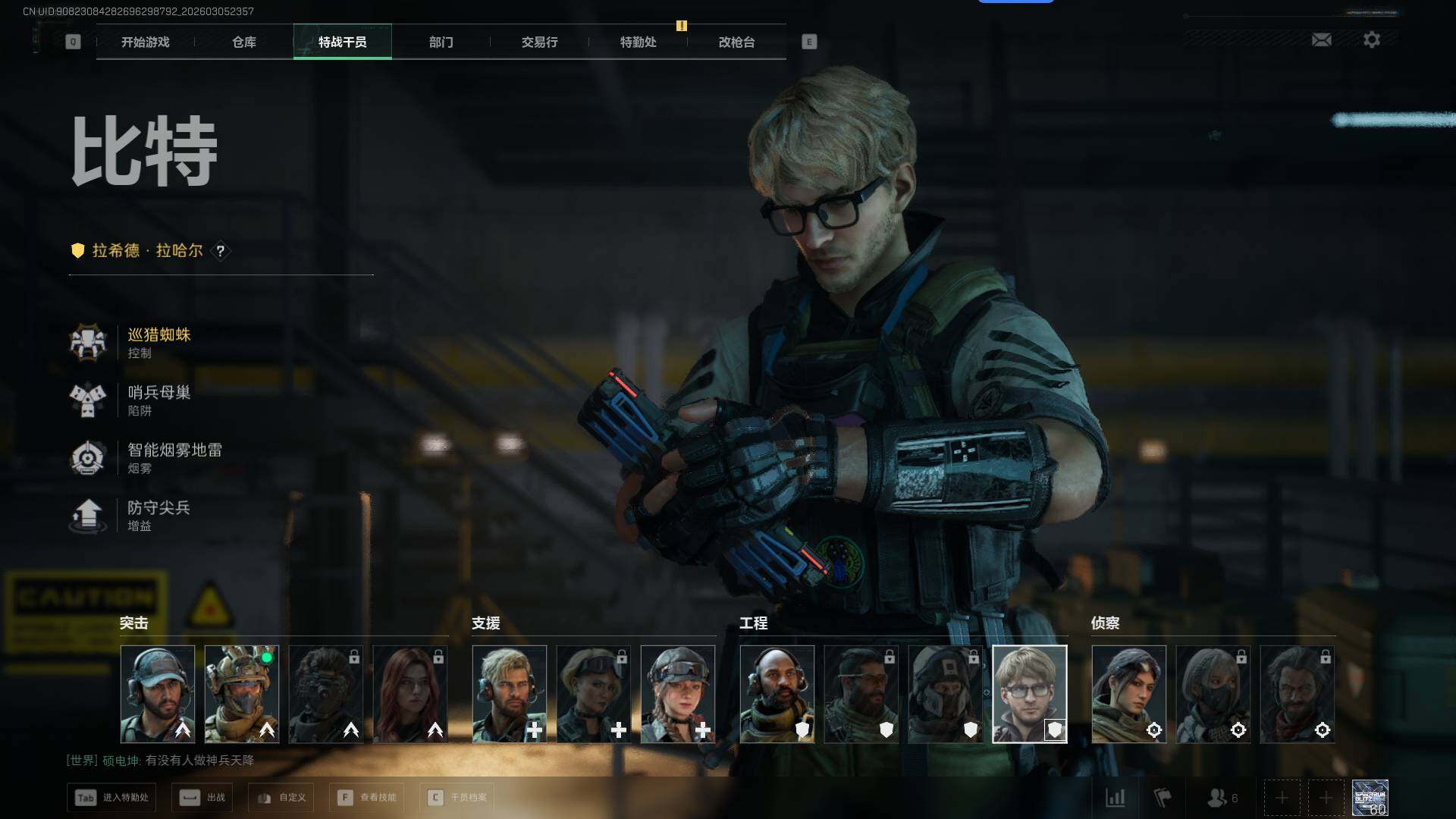Open the mail envelope icon
Viewport: 1456px width, 819px height.
[1322, 40]
